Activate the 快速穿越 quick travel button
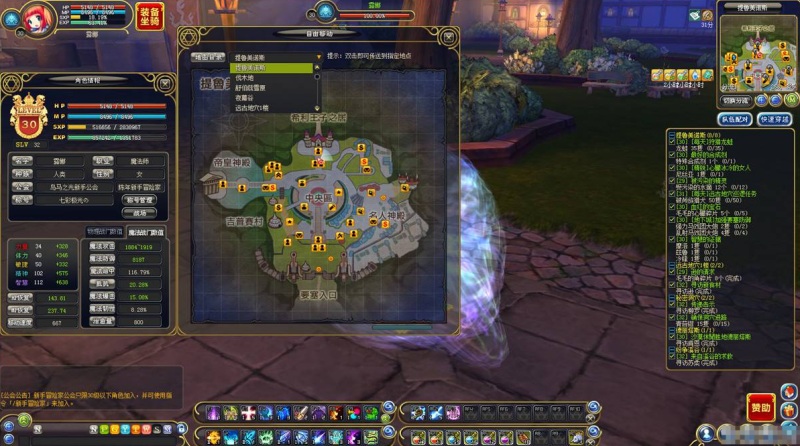Image resolution: width=800 pixels, height=446 pixels. coord(774,119)
